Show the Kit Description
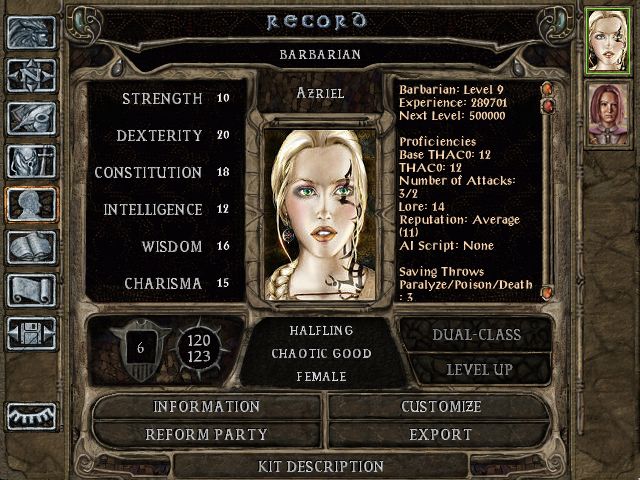 (320, 466)
